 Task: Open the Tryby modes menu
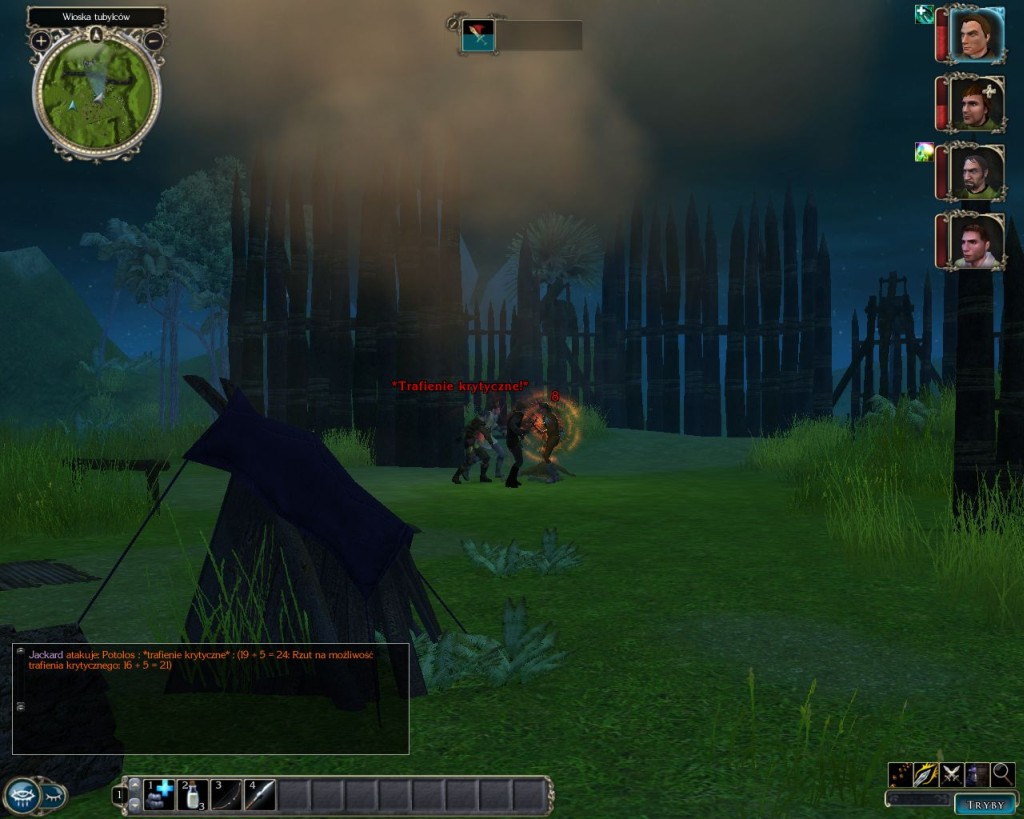click(984, 803)
